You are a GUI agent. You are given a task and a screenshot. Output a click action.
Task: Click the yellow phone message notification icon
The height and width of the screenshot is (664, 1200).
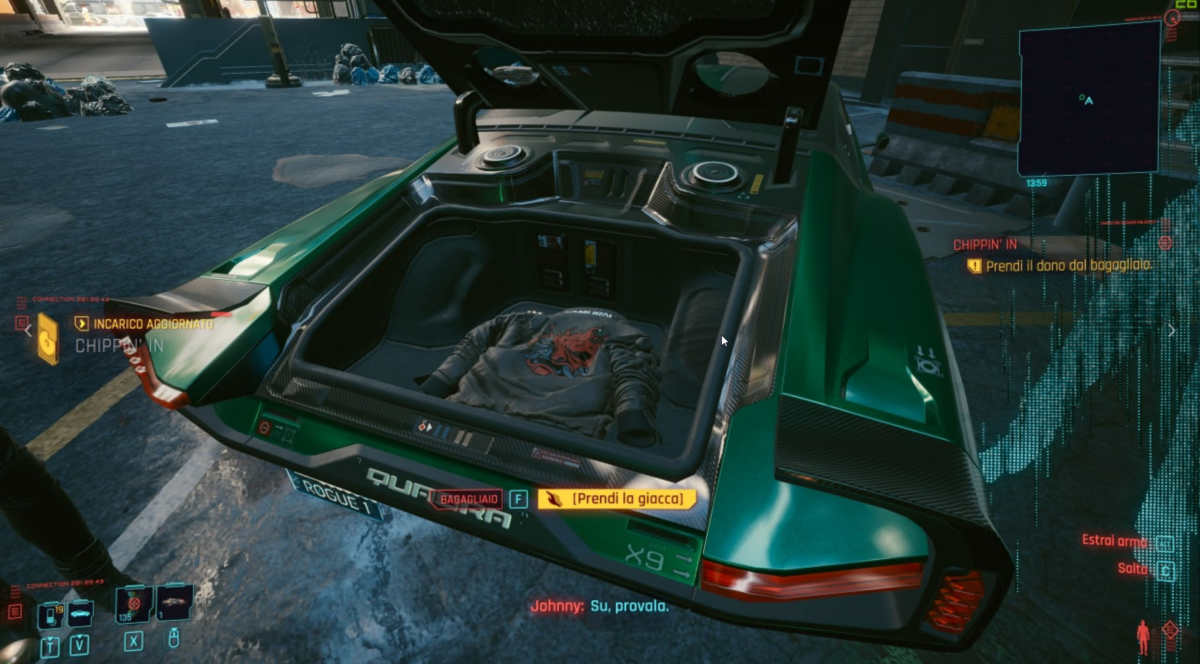(47, 338)
